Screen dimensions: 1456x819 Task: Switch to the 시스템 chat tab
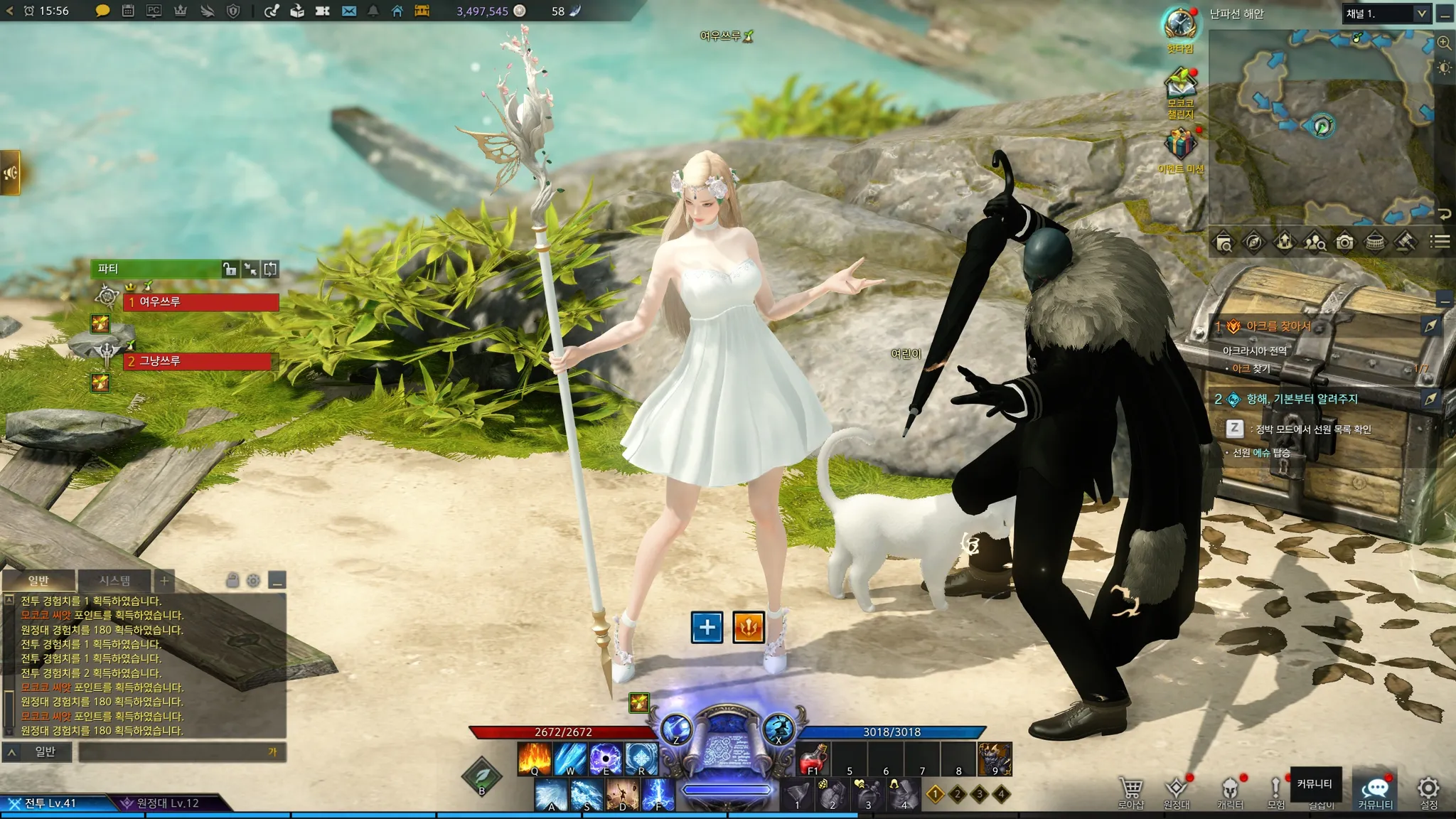click(x=114, y=580)
